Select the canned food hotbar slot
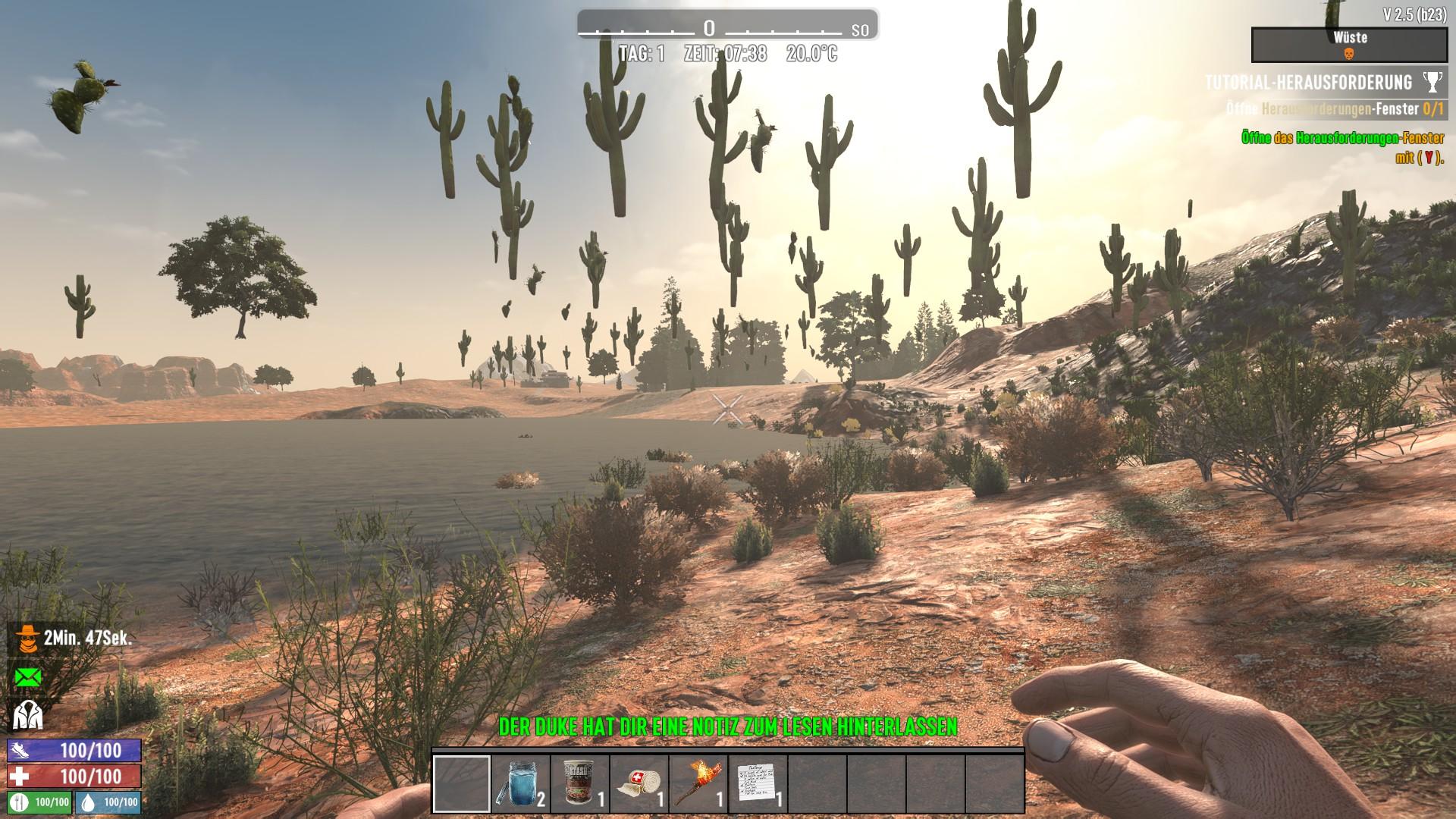The height and width of the screenshot is (819, 1456). [x=579, y=783]
